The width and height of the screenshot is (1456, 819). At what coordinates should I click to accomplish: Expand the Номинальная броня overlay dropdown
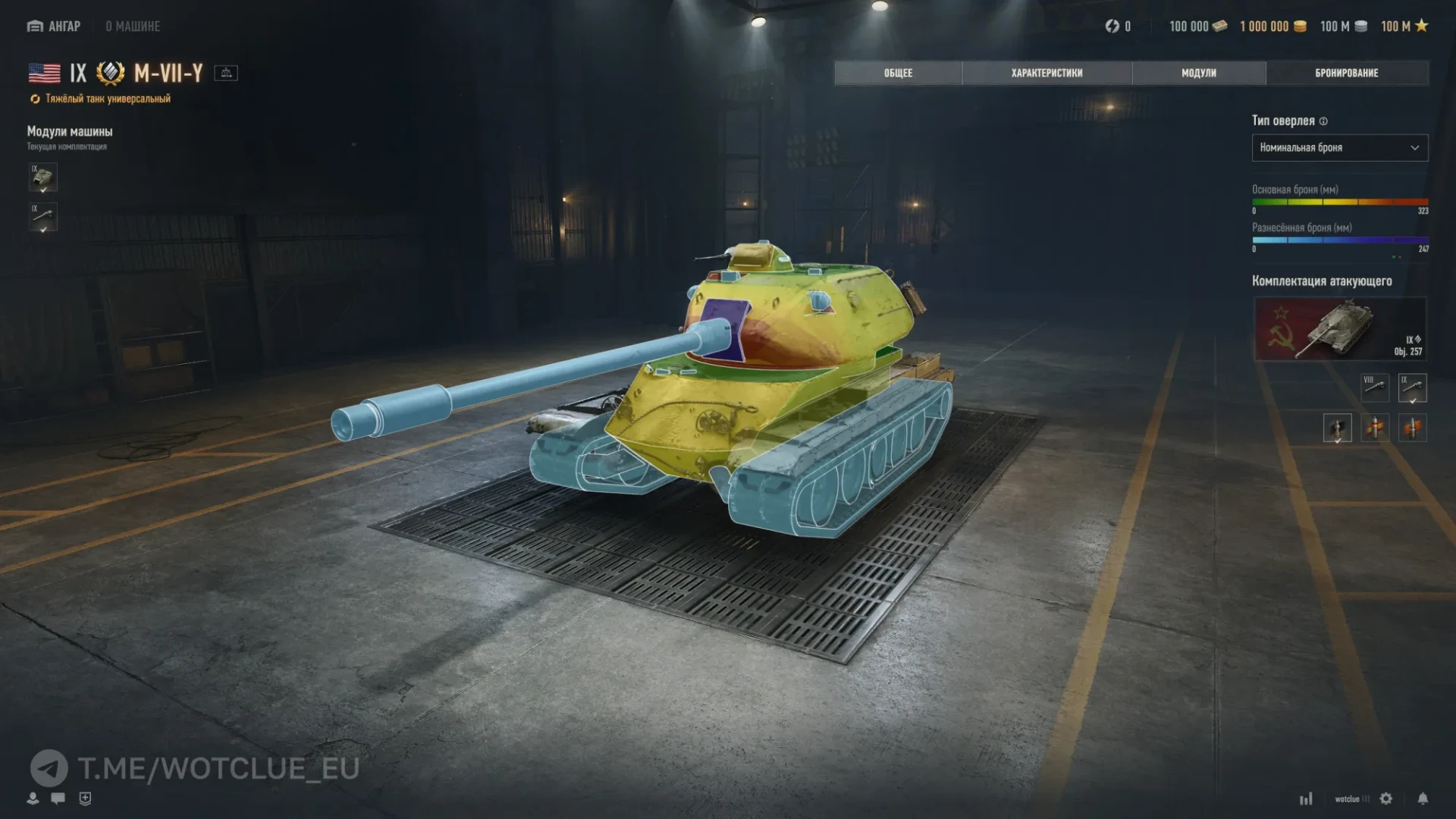coord(1339,148)
